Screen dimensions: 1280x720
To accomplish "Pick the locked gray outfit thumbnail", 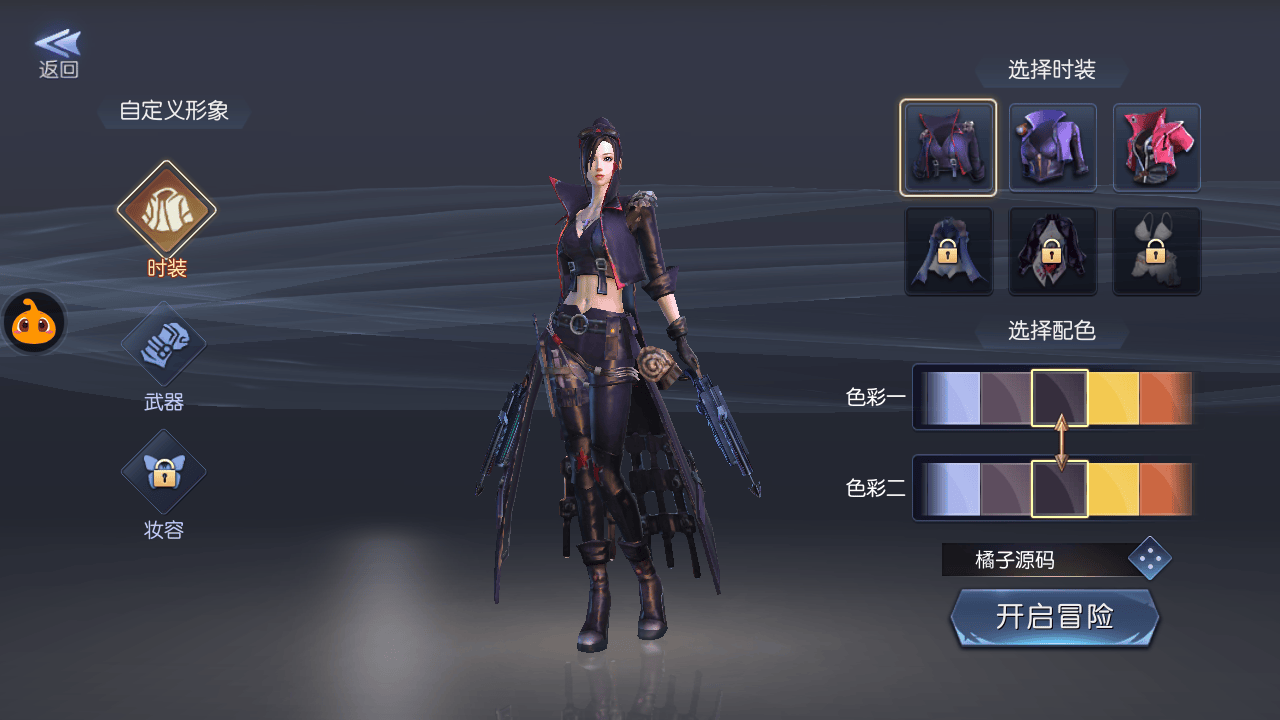I will pyautogui.click(x=1157, y=252).
